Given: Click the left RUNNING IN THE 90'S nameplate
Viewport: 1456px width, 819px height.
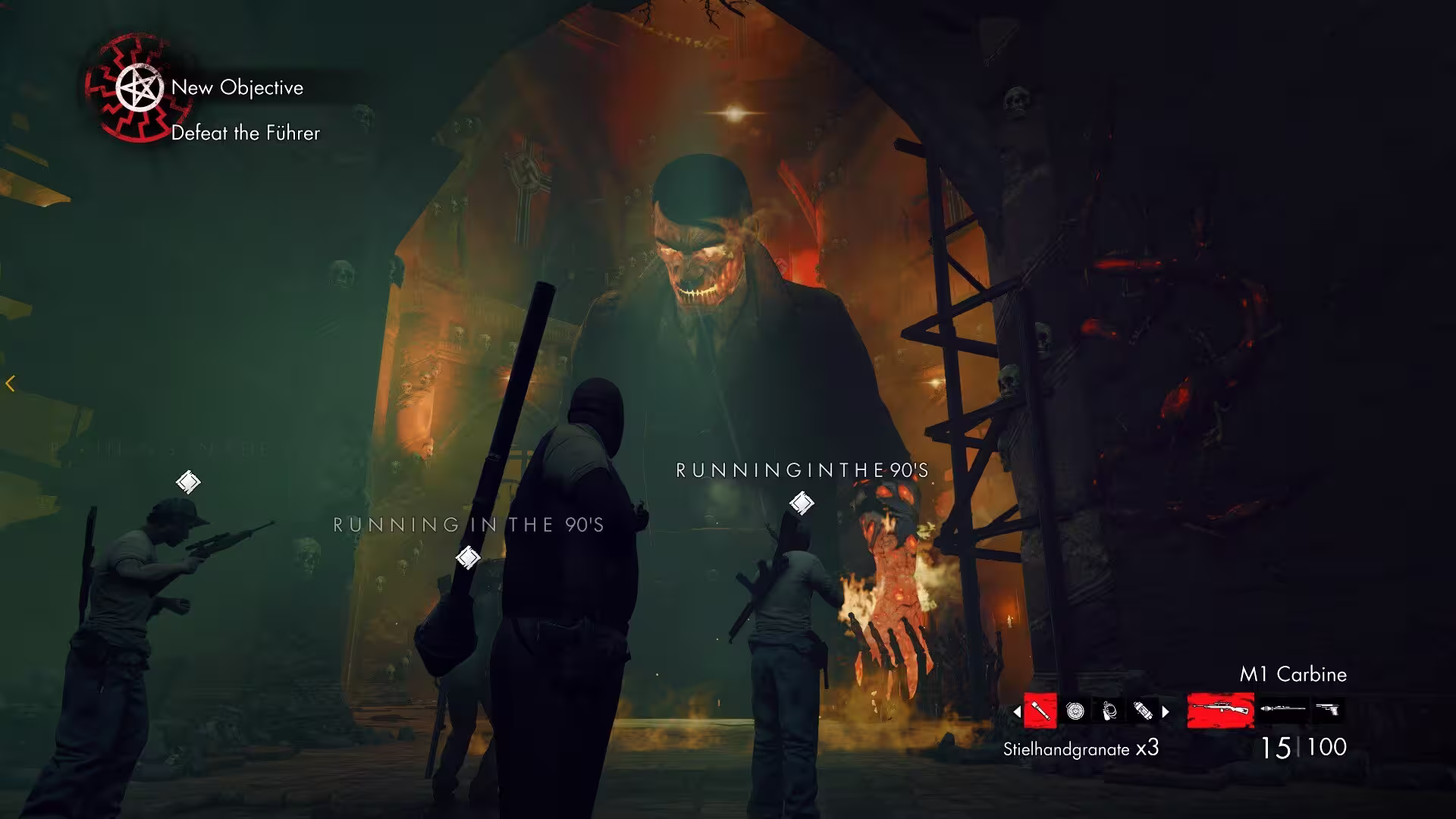Looking at the screenshot, I should (468, 523).
